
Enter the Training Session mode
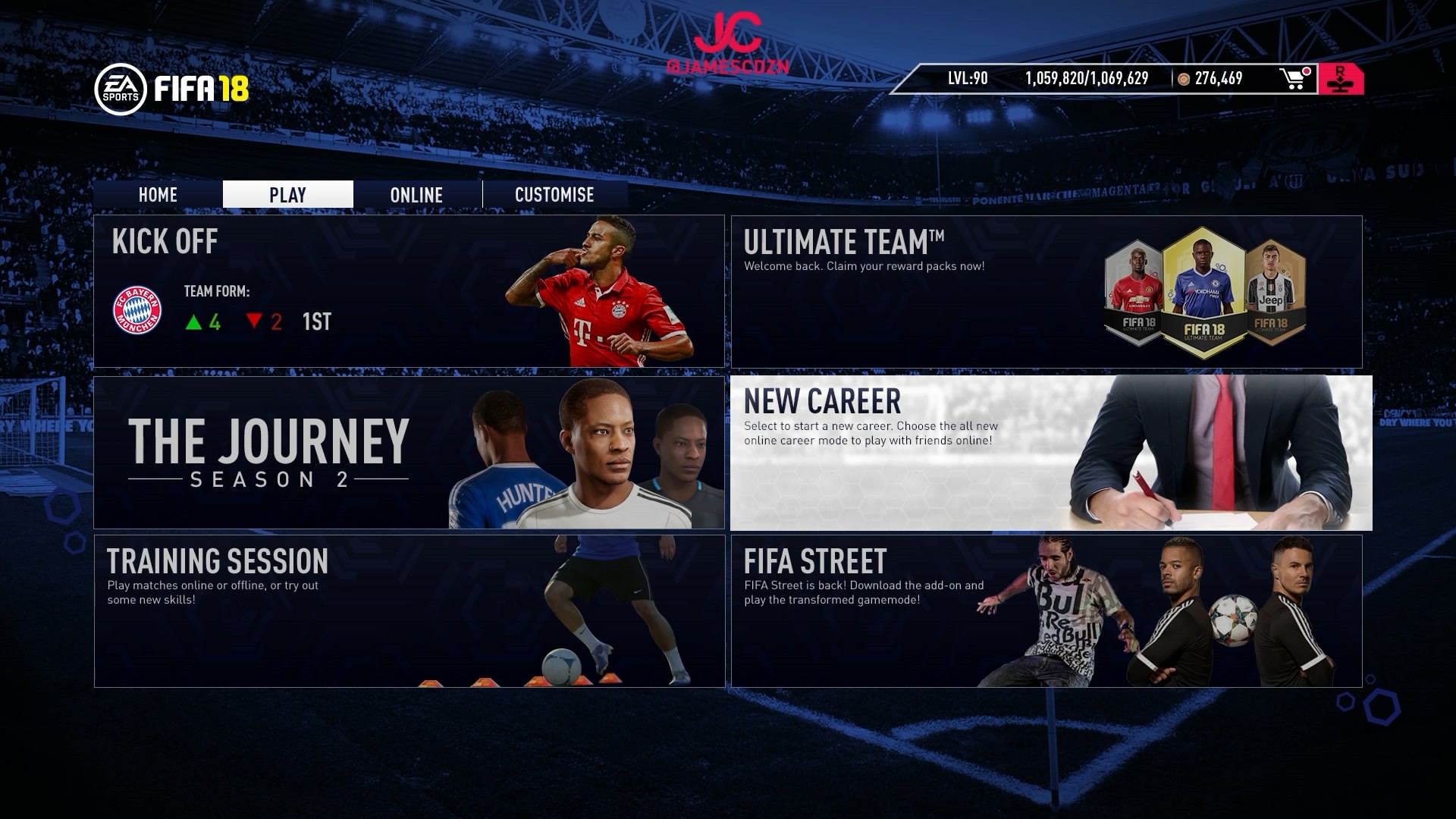click(x=409, y=611)
